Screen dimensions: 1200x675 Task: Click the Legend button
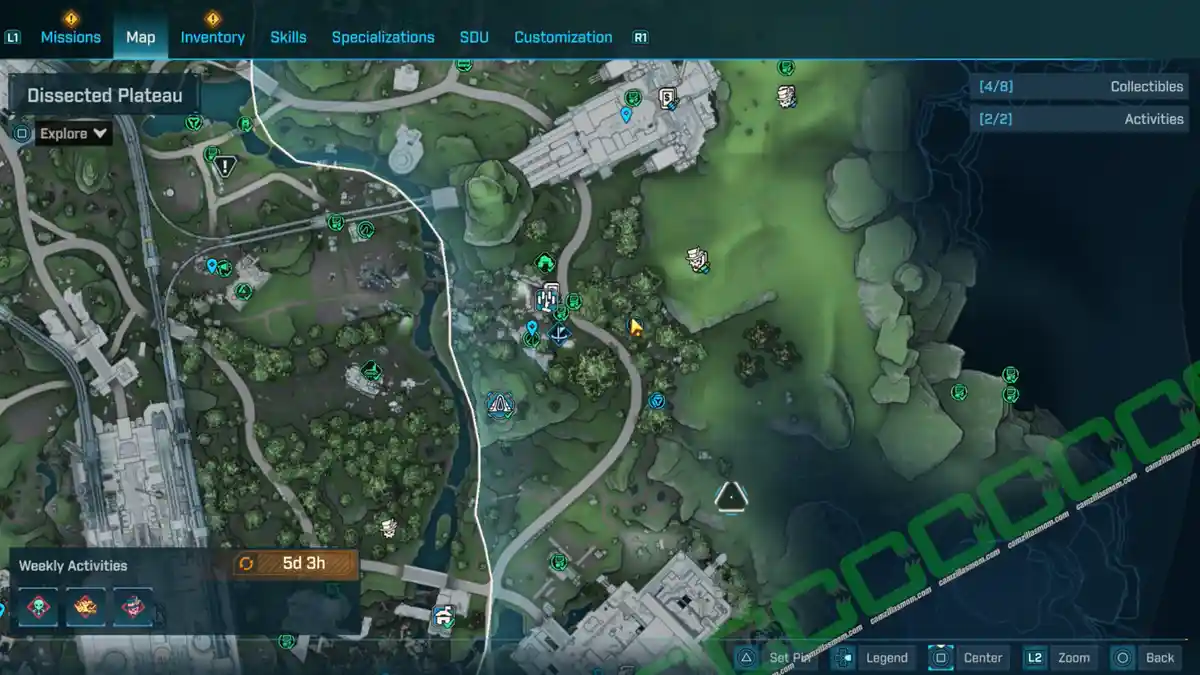pos(875,657)
